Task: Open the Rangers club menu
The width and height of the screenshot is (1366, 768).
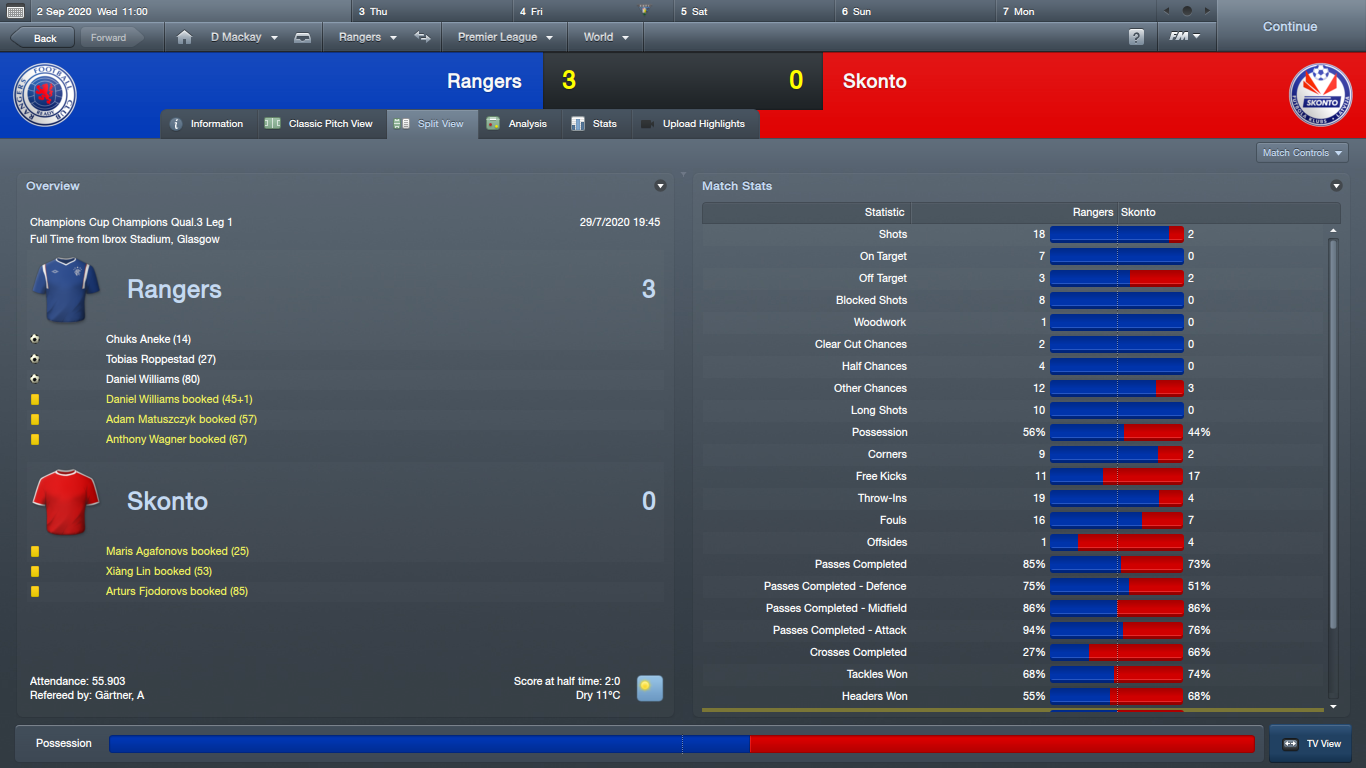Action: click(367, 37)
